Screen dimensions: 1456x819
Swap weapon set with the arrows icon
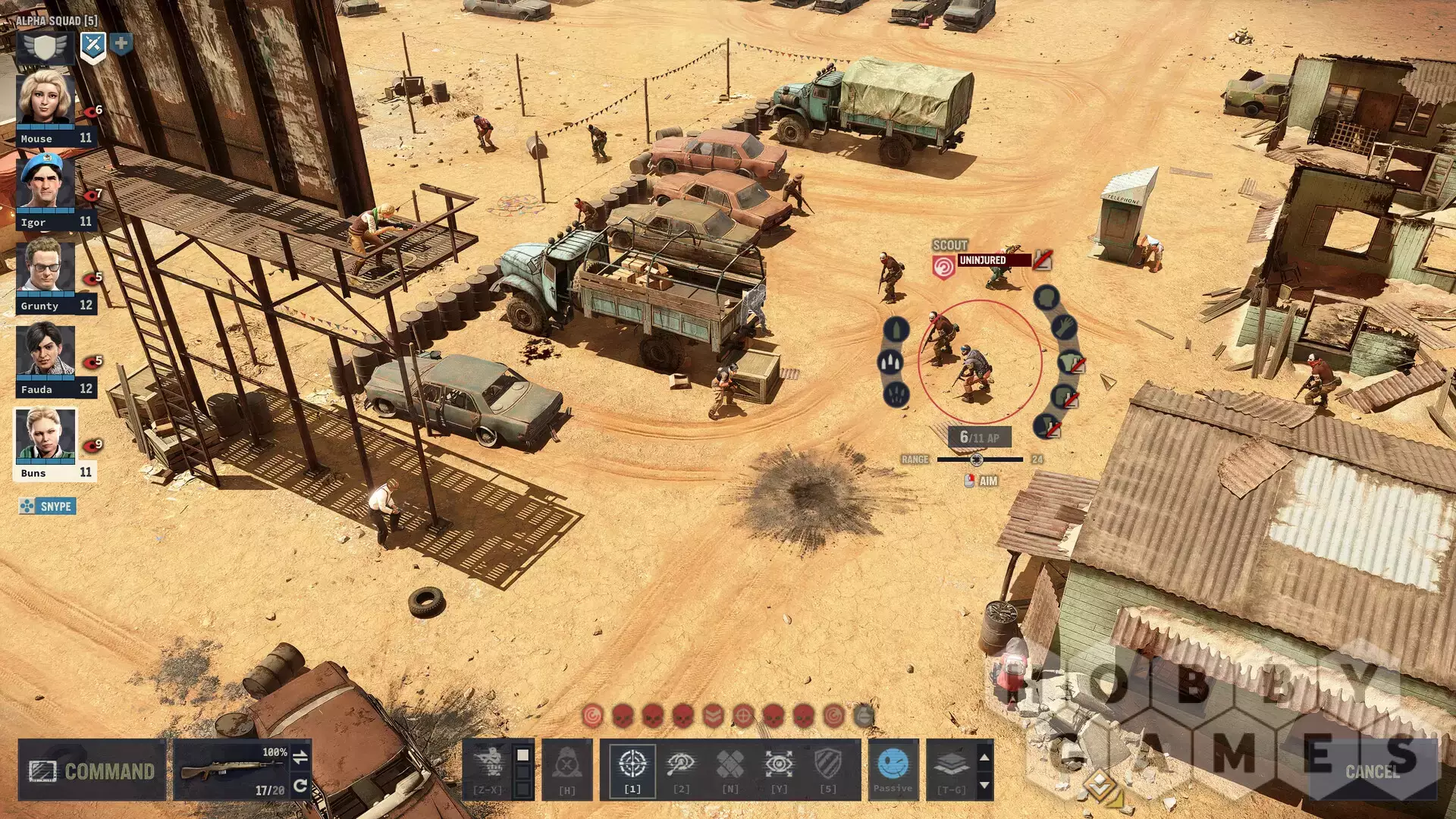(300, 756)
